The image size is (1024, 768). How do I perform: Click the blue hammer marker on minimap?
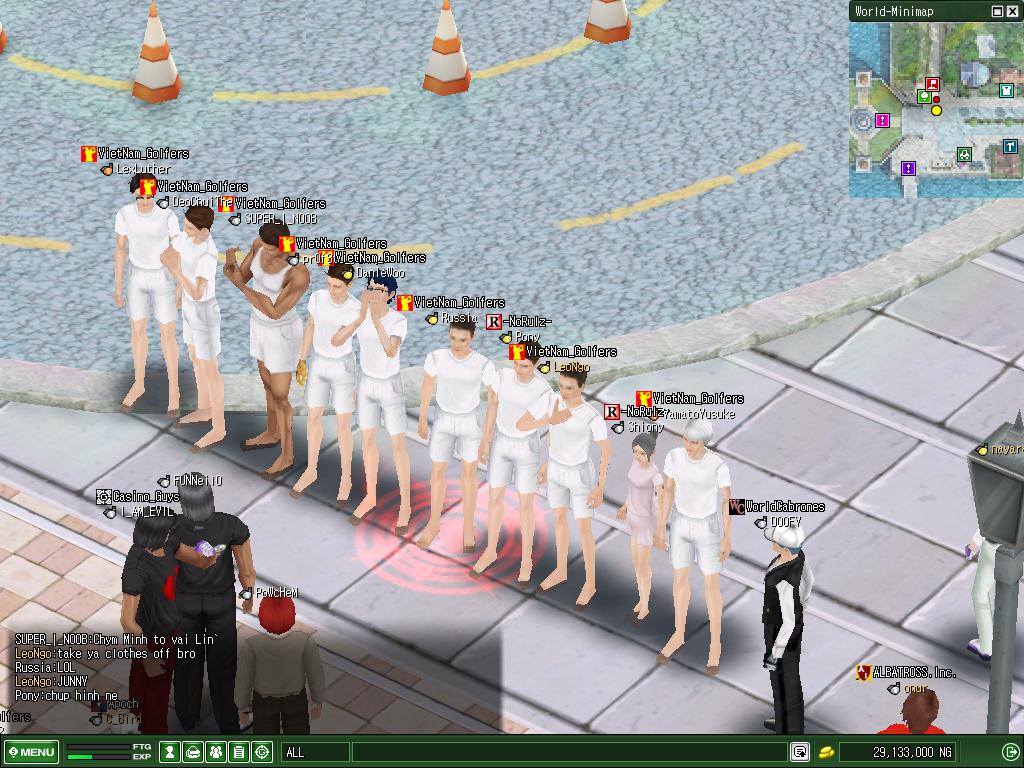(x=1010, y=147)
